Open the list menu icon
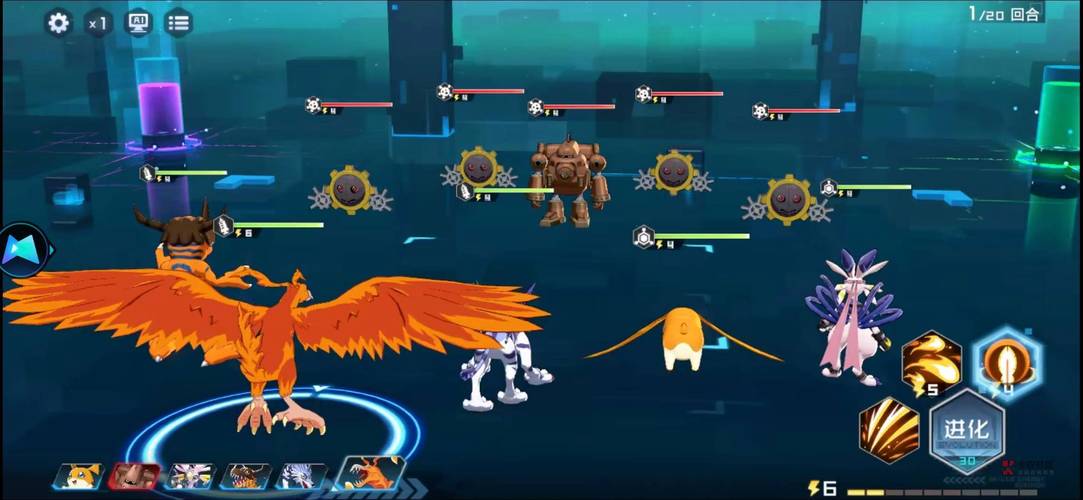The image size is (1083, 500). pos(179,22)
